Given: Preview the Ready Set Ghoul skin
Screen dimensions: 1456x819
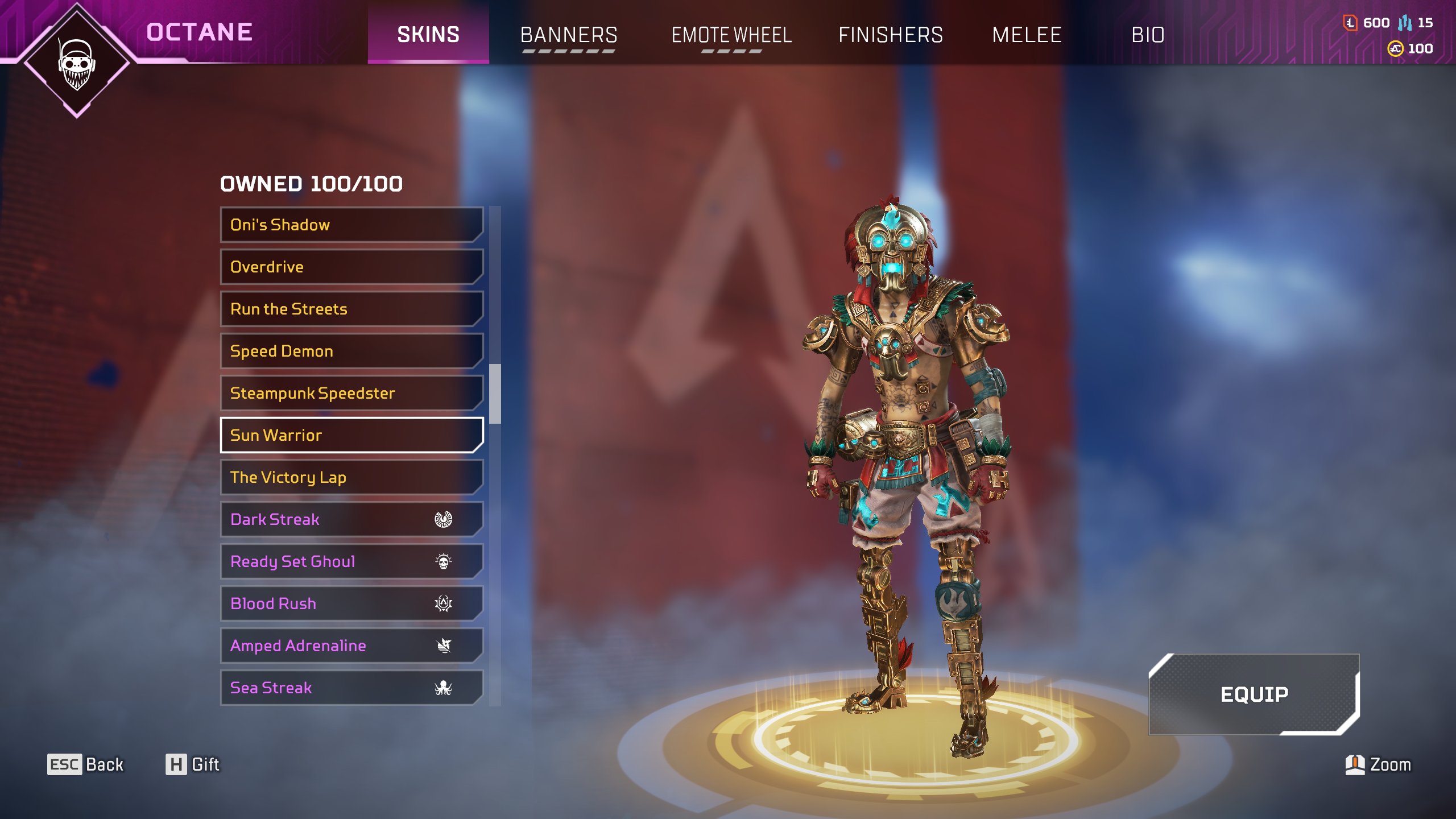Looking at the screenshot, I should pos(351,561).
